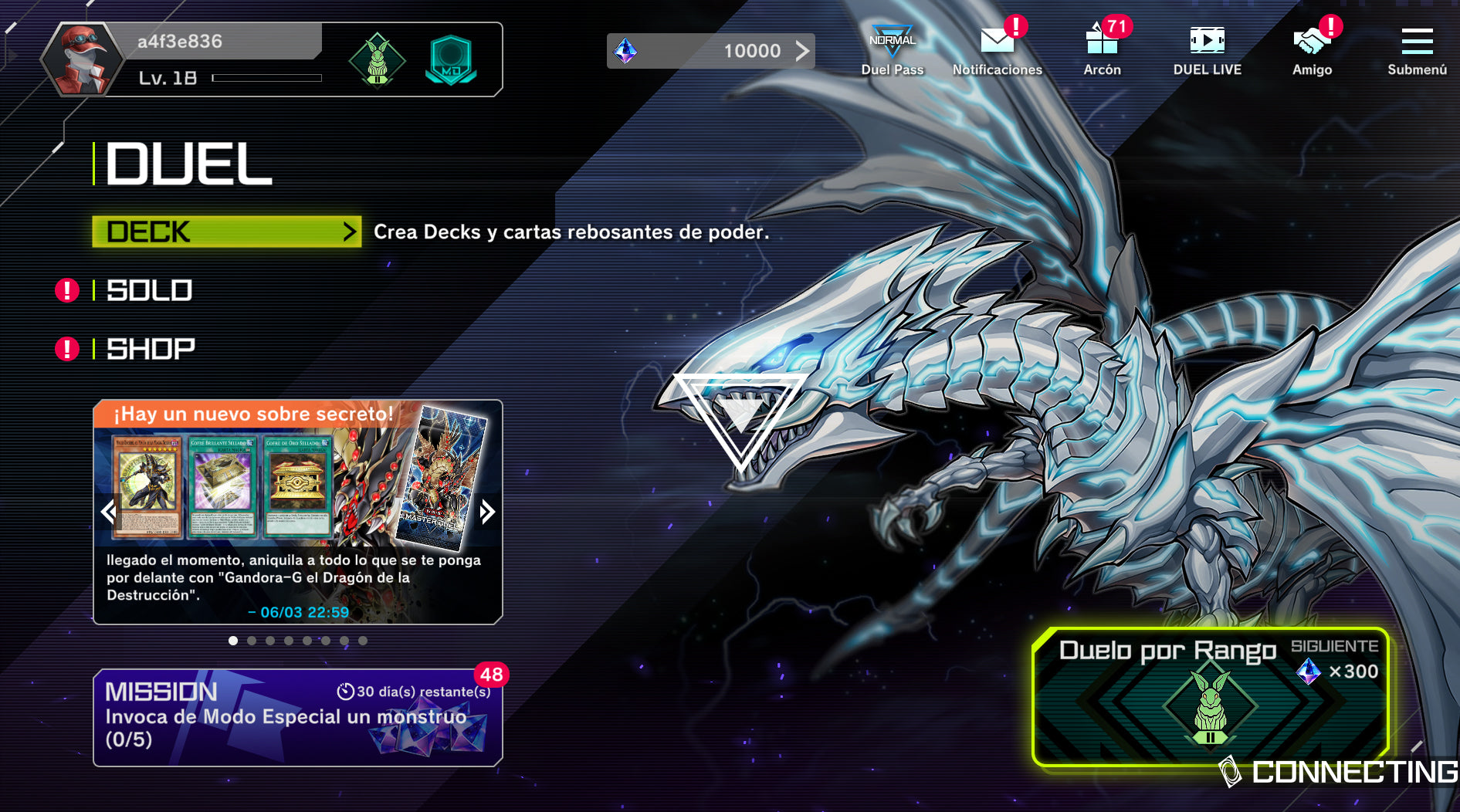Screen dimensions: 1460x812
Task: Open the MISSION panel
Action: 297,717
